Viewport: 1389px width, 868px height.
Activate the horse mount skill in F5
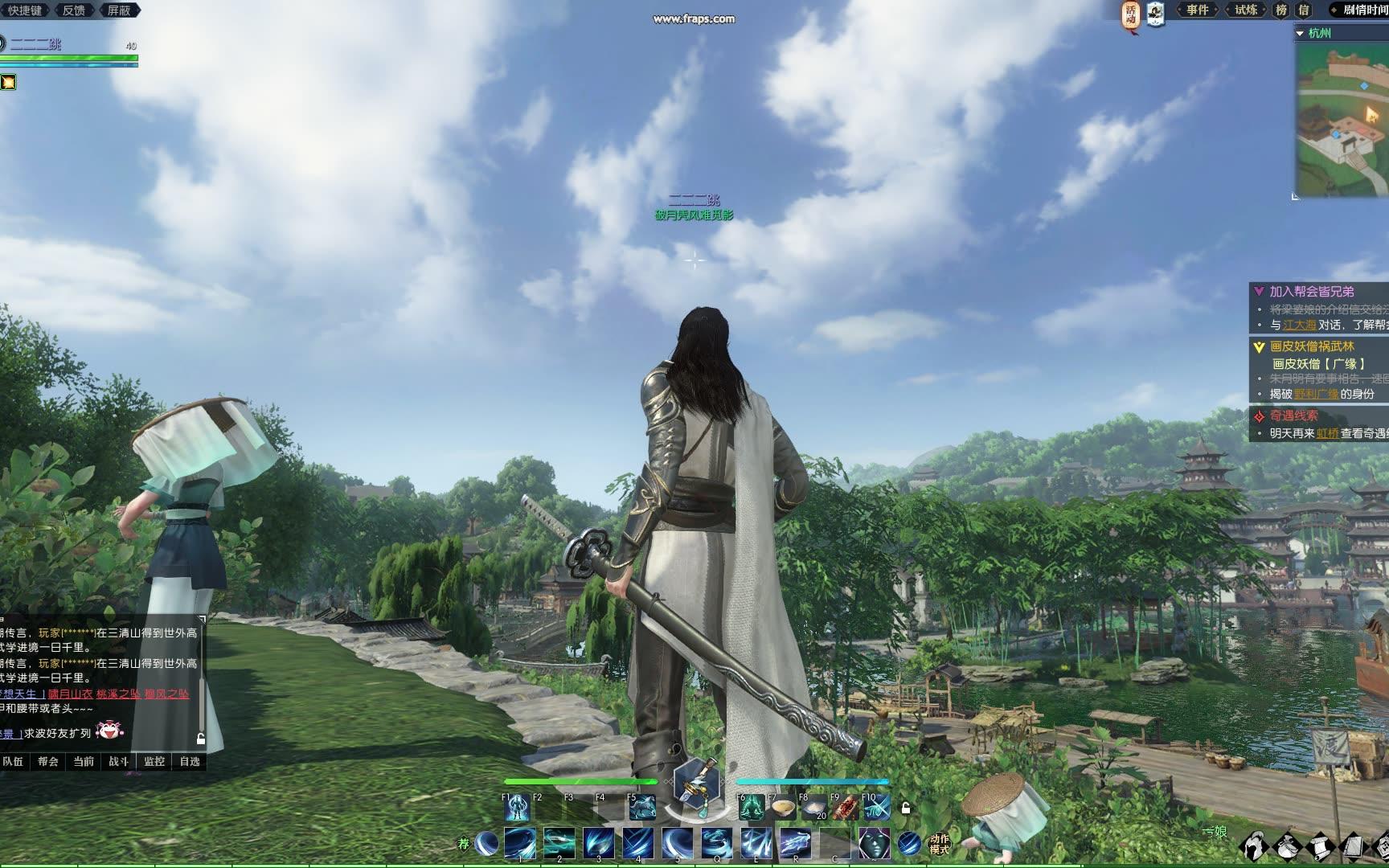click(x=642, y=808)
